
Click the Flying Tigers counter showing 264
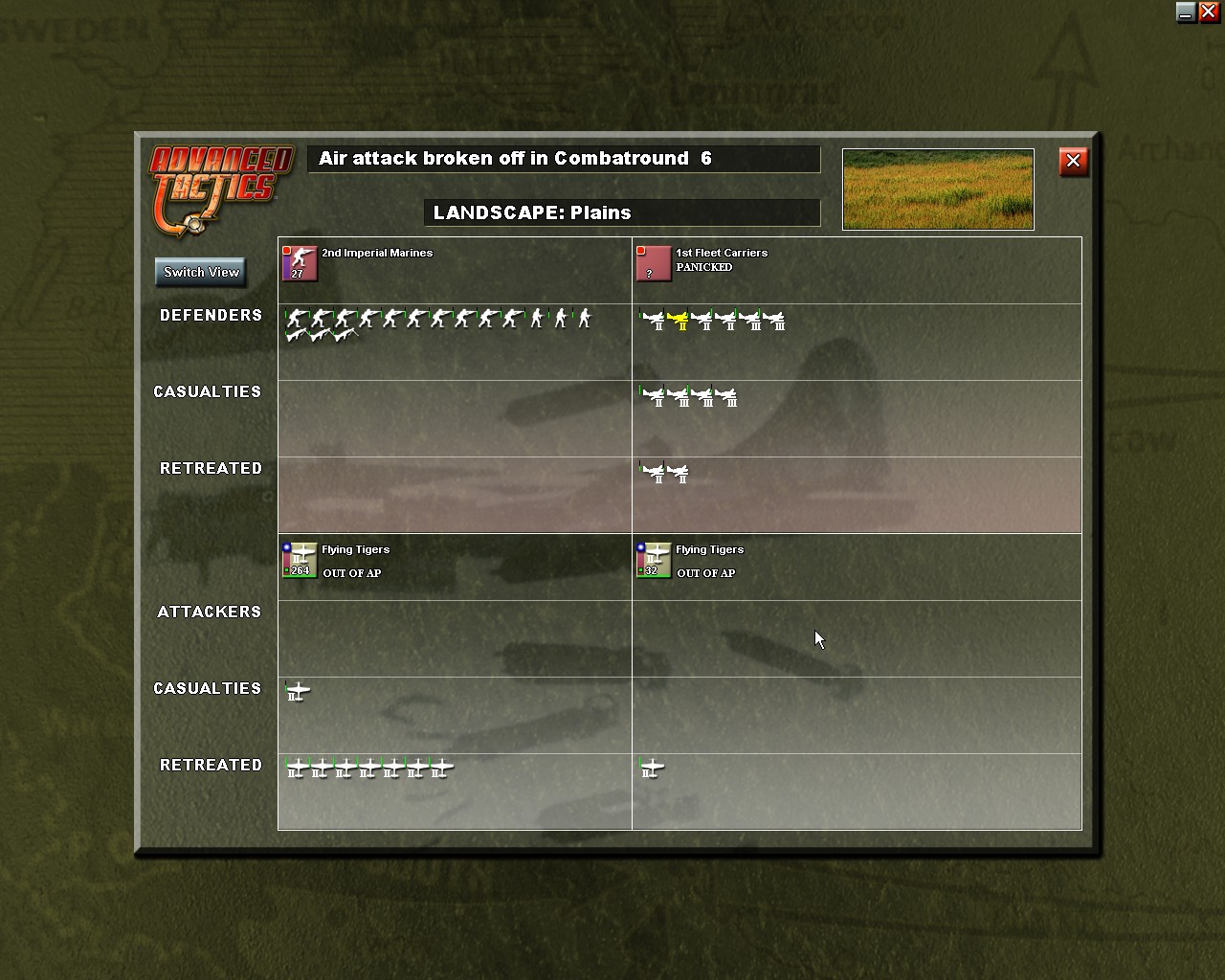(x=300, y=561)
